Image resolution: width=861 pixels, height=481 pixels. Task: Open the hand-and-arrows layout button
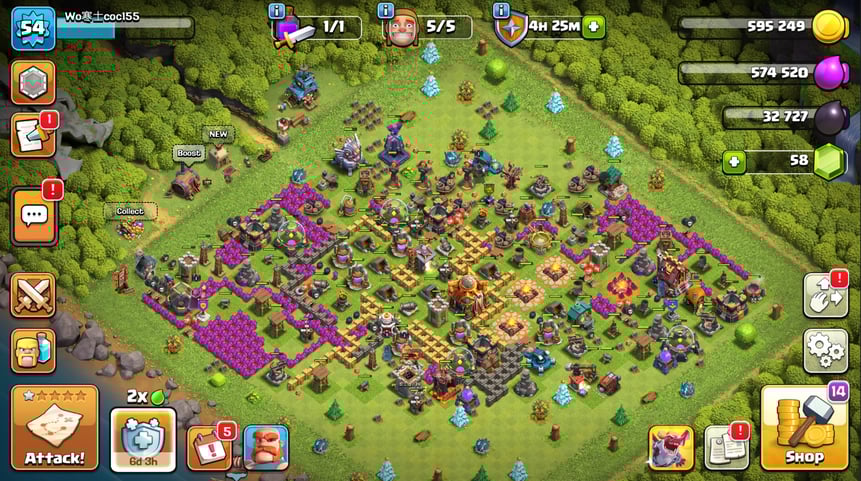pyautogui.click(x=825, y=295)
